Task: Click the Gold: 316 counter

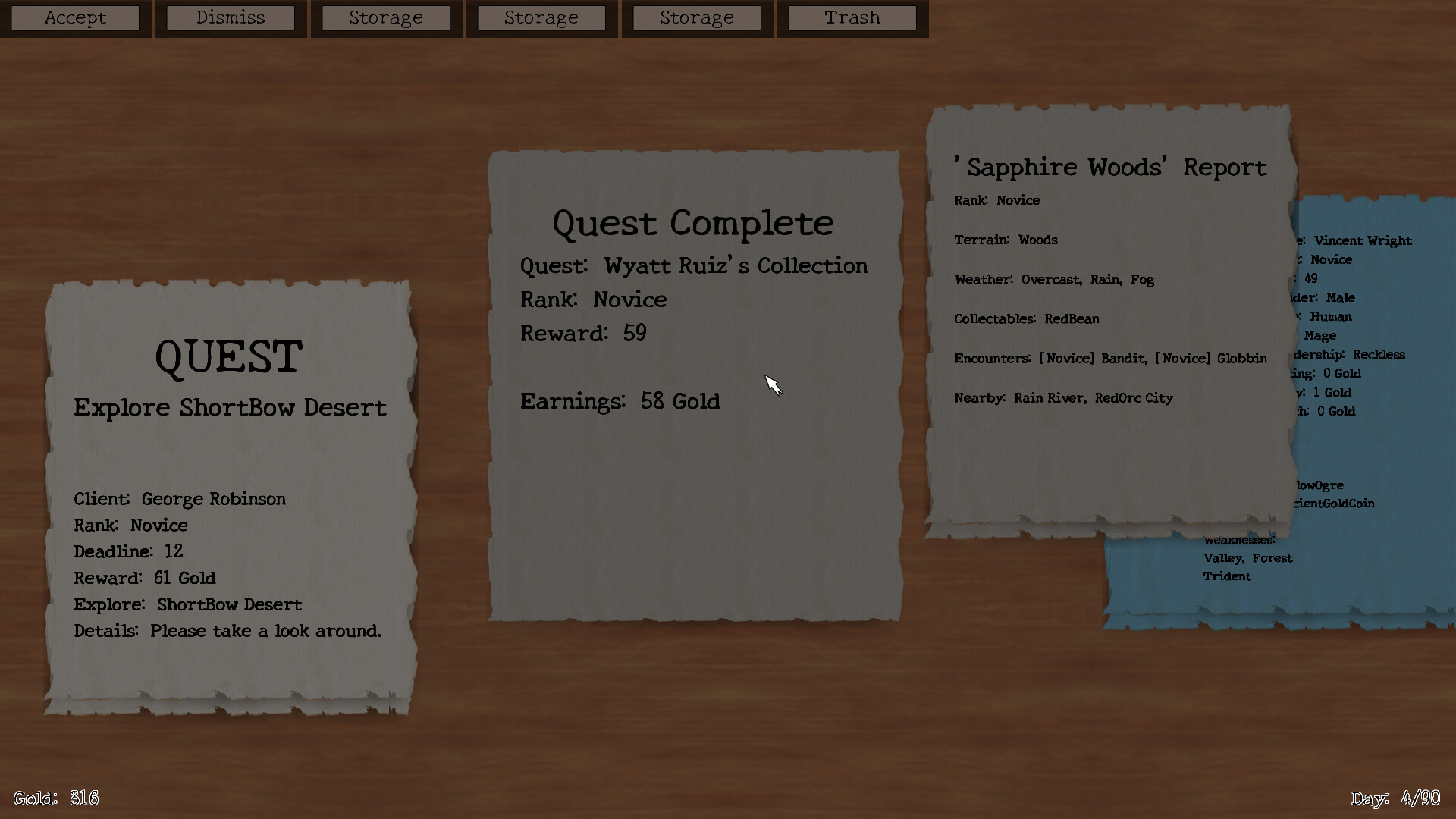Action: (56, 797)
